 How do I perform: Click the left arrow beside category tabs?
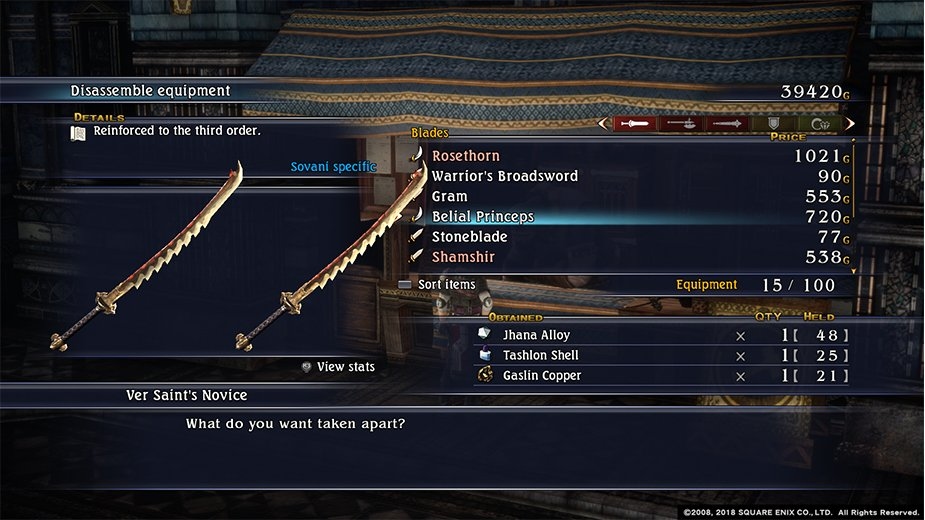[603, 124]
